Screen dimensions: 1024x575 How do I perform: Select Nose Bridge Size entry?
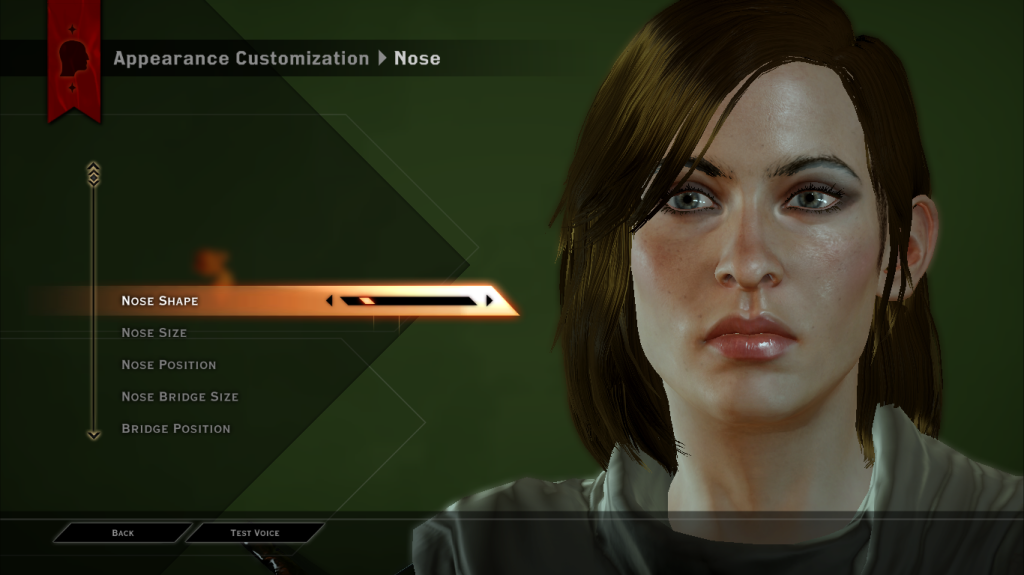coord(180,397)
